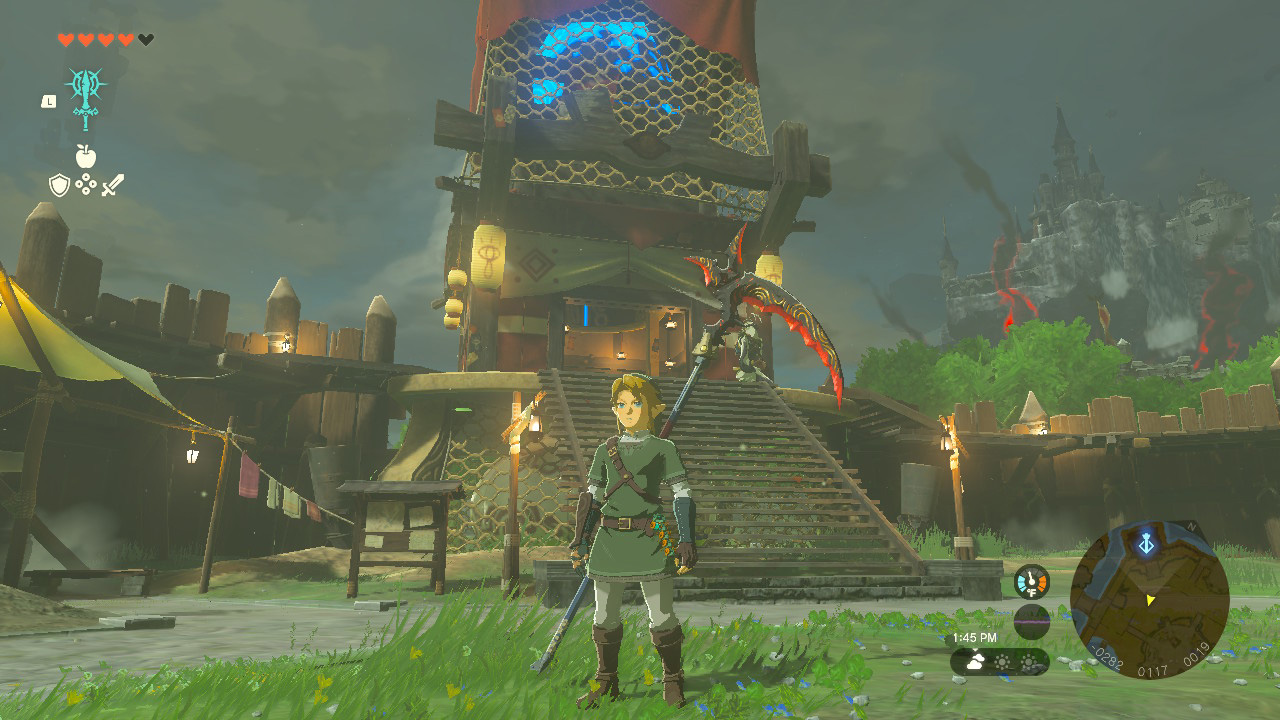1280x720 pixels.
Task: Select the first sun weather forecast icon
Action: pyautogui.click(x=1002, y=663)
